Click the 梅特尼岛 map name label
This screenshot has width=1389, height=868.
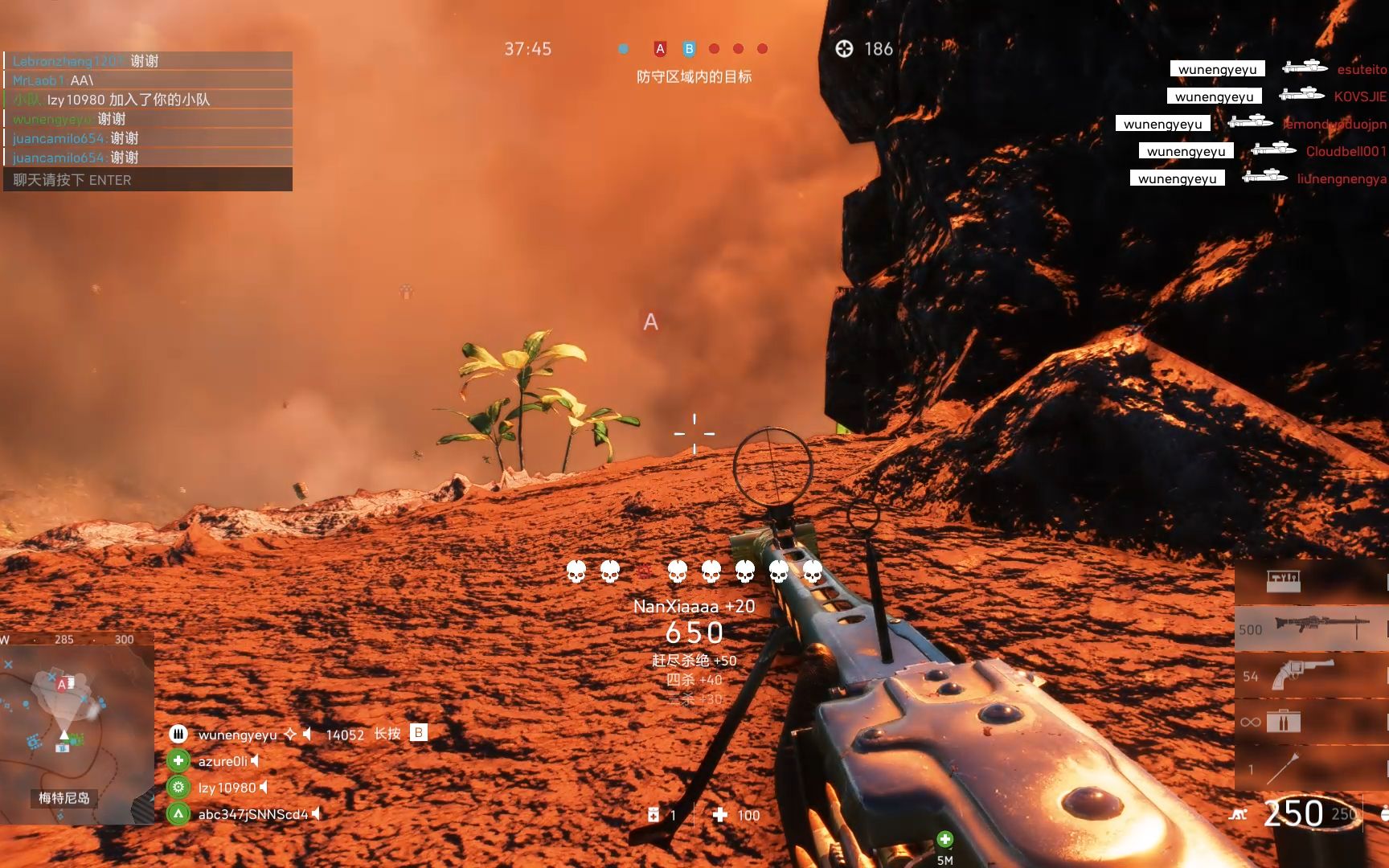(x=64, y=798)
